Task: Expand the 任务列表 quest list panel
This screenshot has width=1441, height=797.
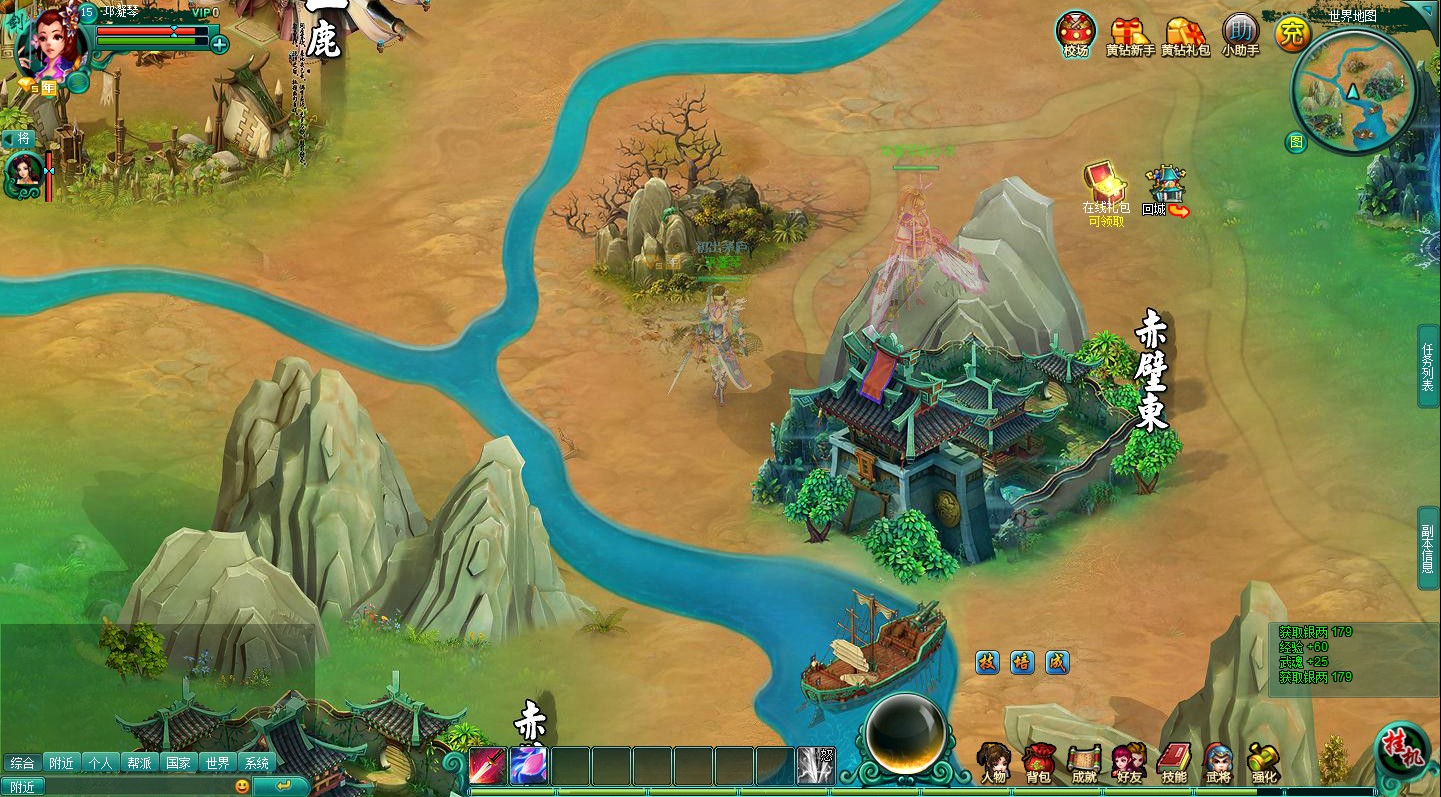Action: point(1428,366)
